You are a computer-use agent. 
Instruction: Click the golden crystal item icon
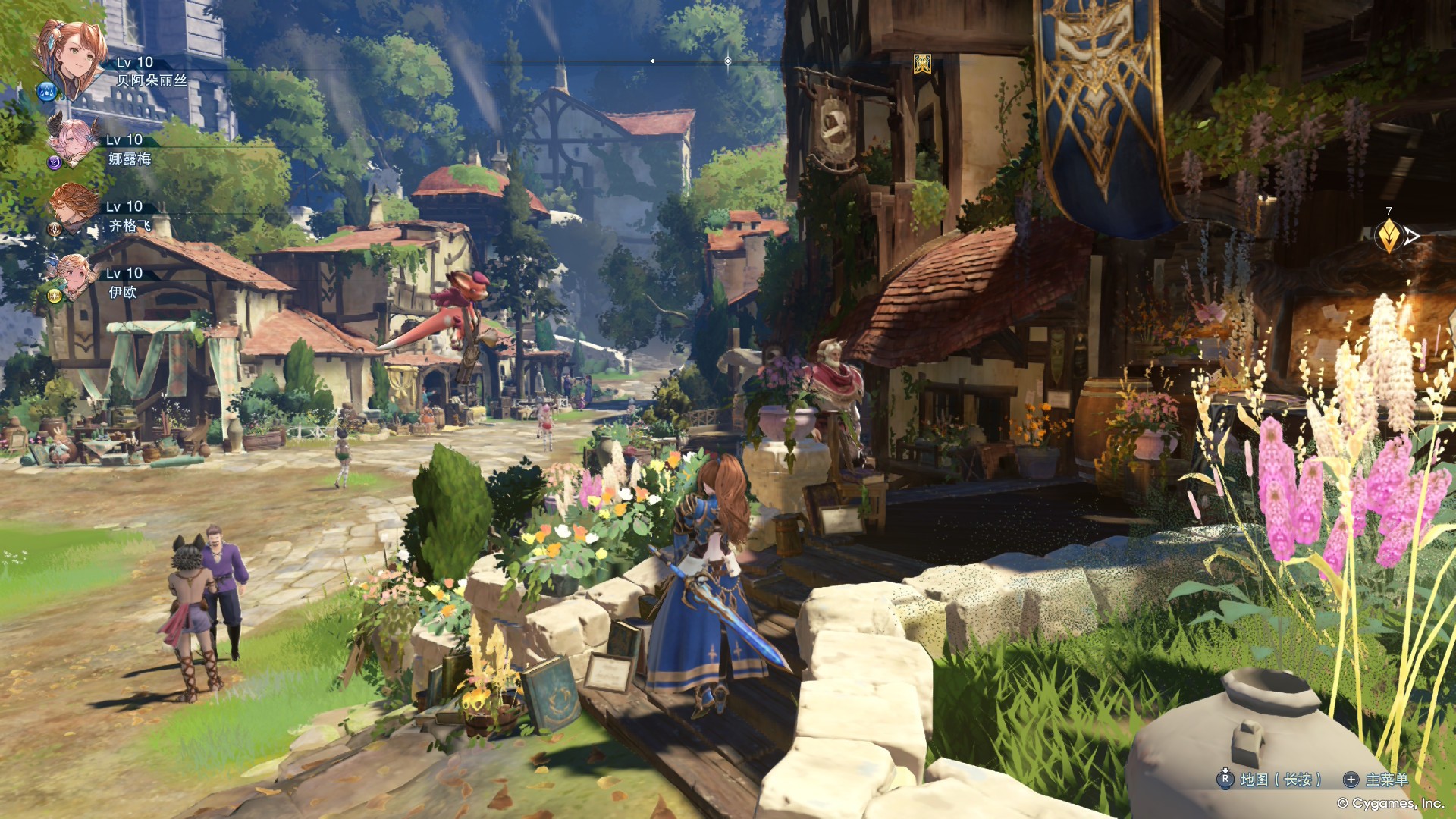click(x=1389, y=237)
